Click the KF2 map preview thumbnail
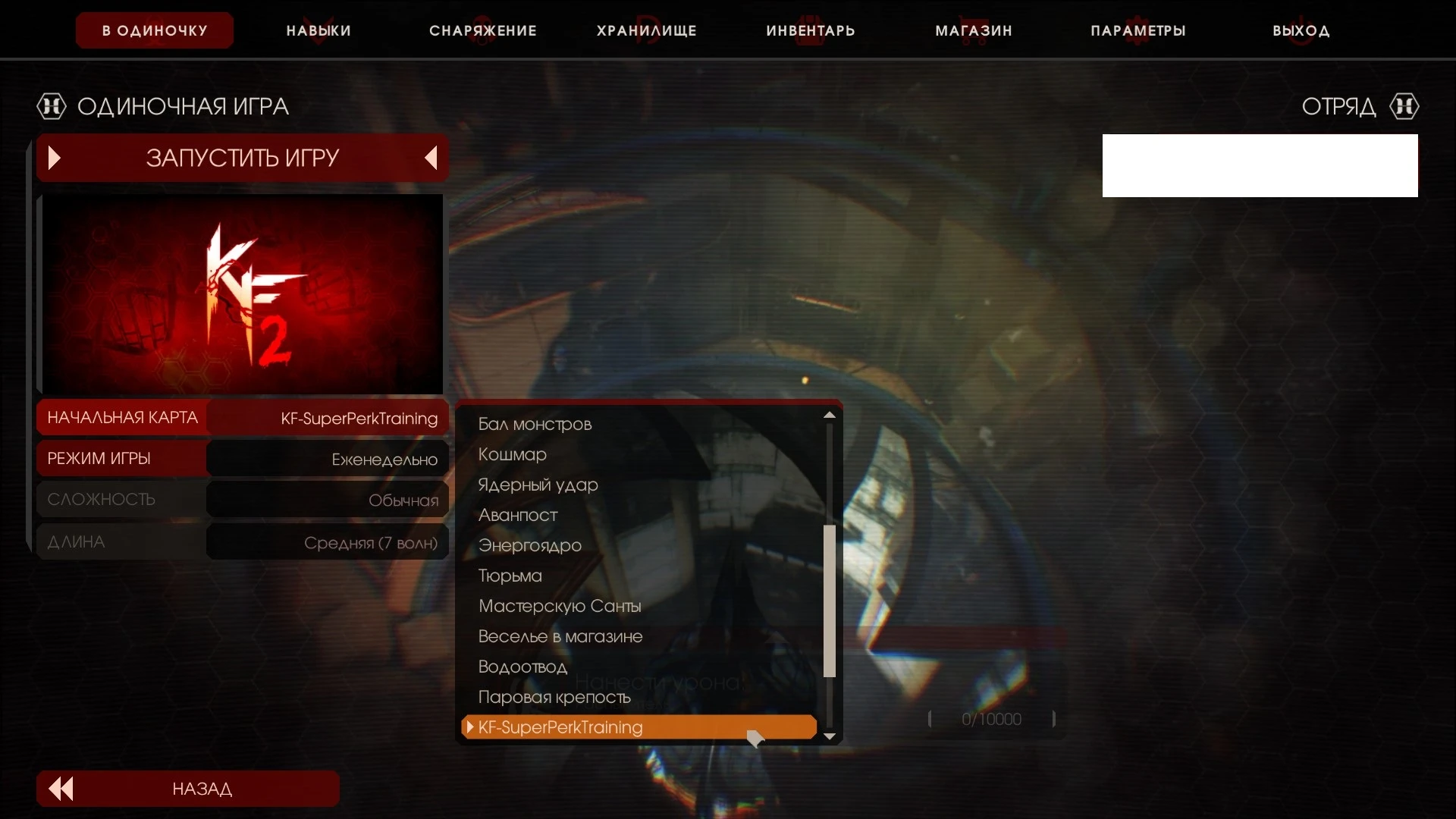Image resolution: width=1456 pixels, height=819 pixels. (x=242, y=294)
